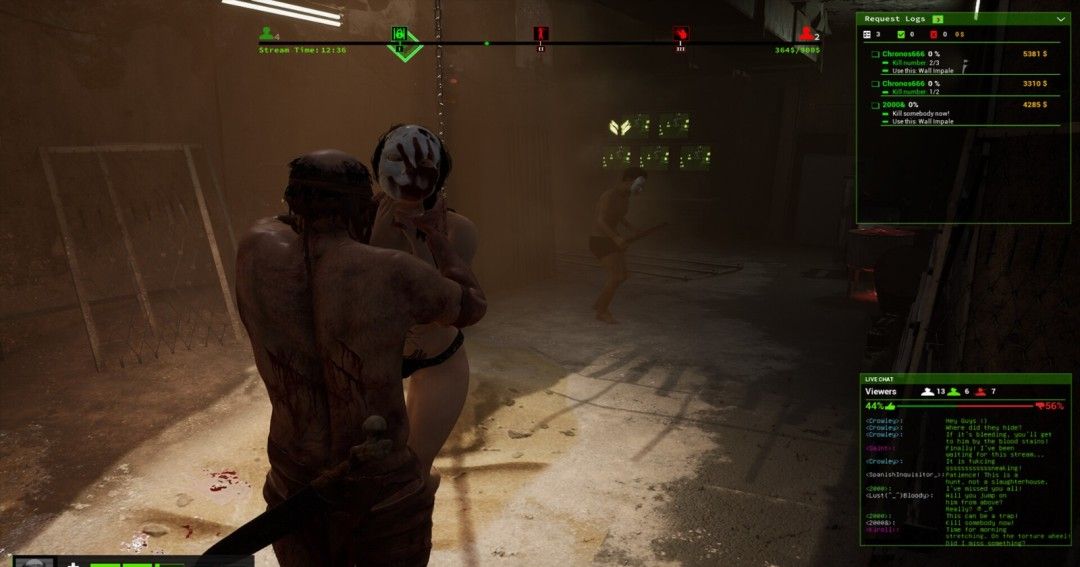Click the red stage II timeline marker
Image resolution: width=1080 pixels, height=567 pixels.
[x=541, y=35]
